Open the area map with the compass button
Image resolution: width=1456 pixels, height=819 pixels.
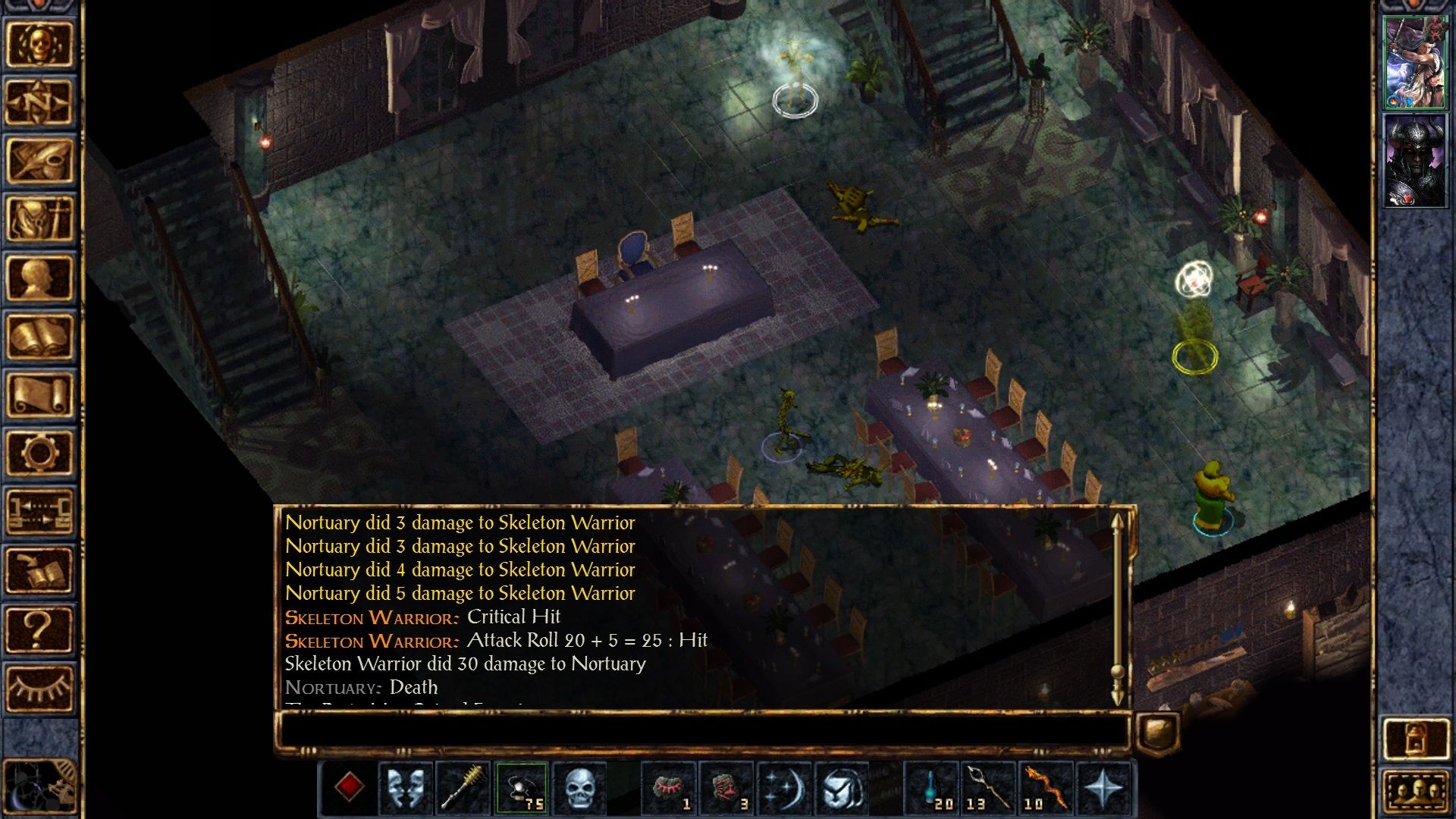point(39,102)
